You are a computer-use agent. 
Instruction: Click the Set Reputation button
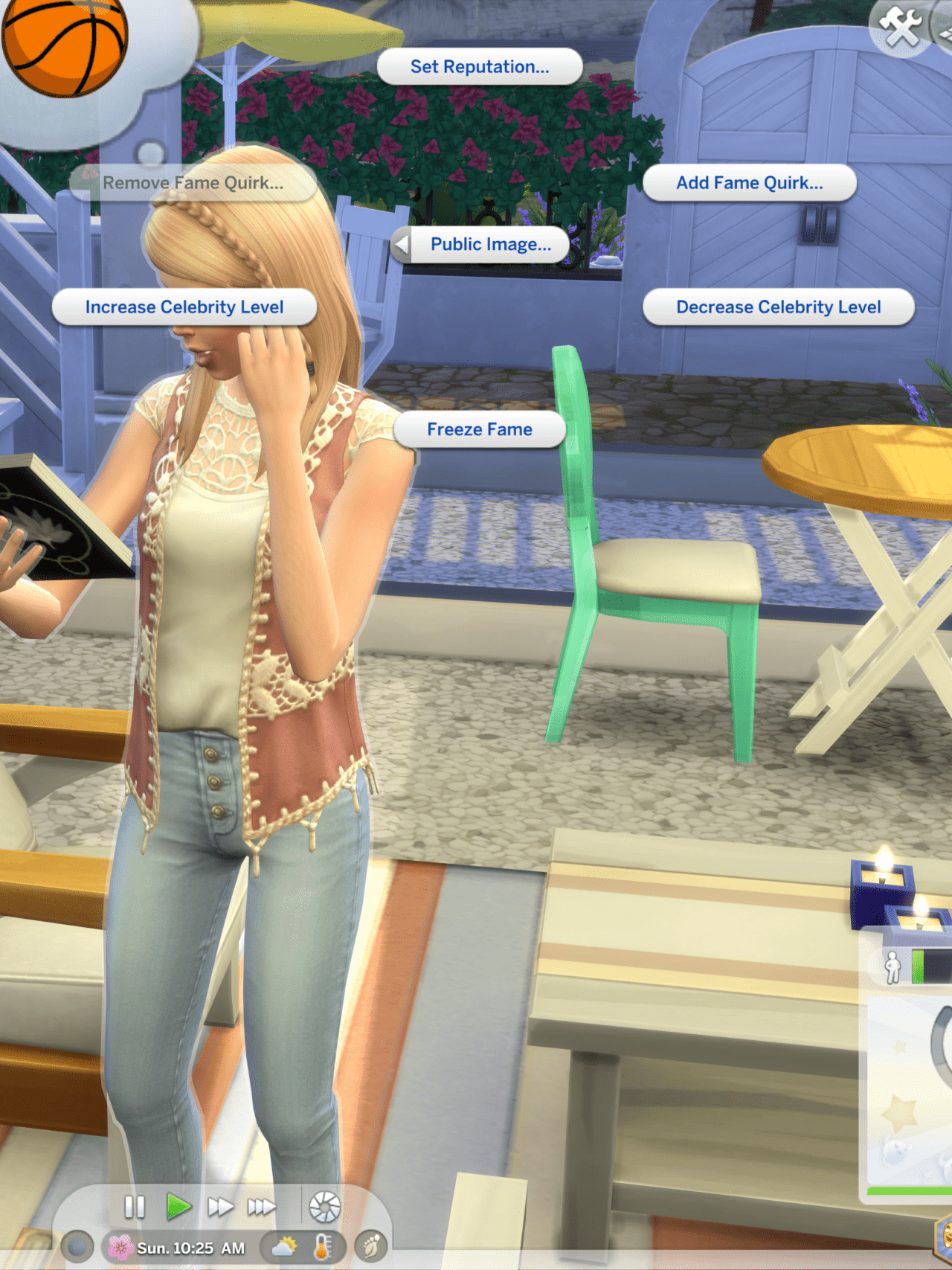tap(480, 66)
